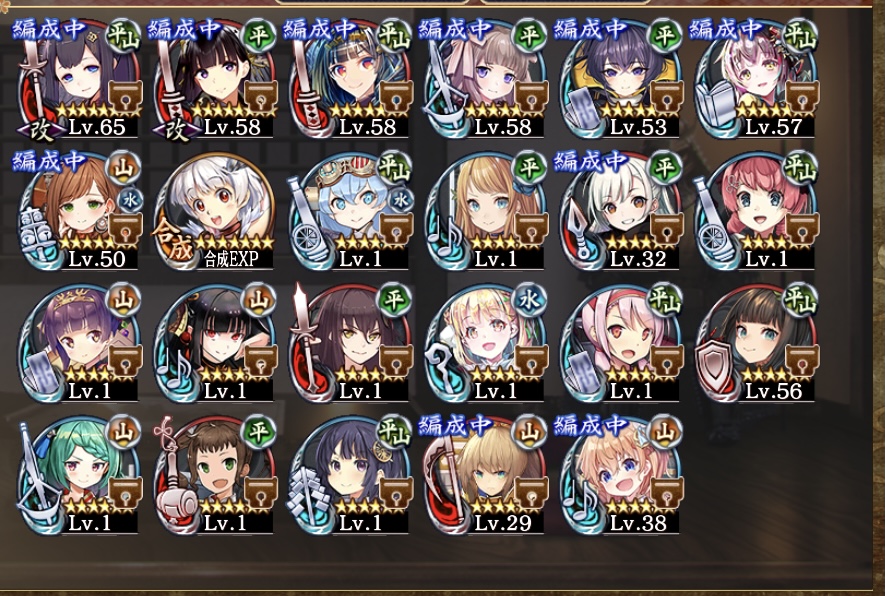Pick the black-haired red-eyed Lv.1 character
This screenshot has width=885, height=596.
tap(214, 343)
